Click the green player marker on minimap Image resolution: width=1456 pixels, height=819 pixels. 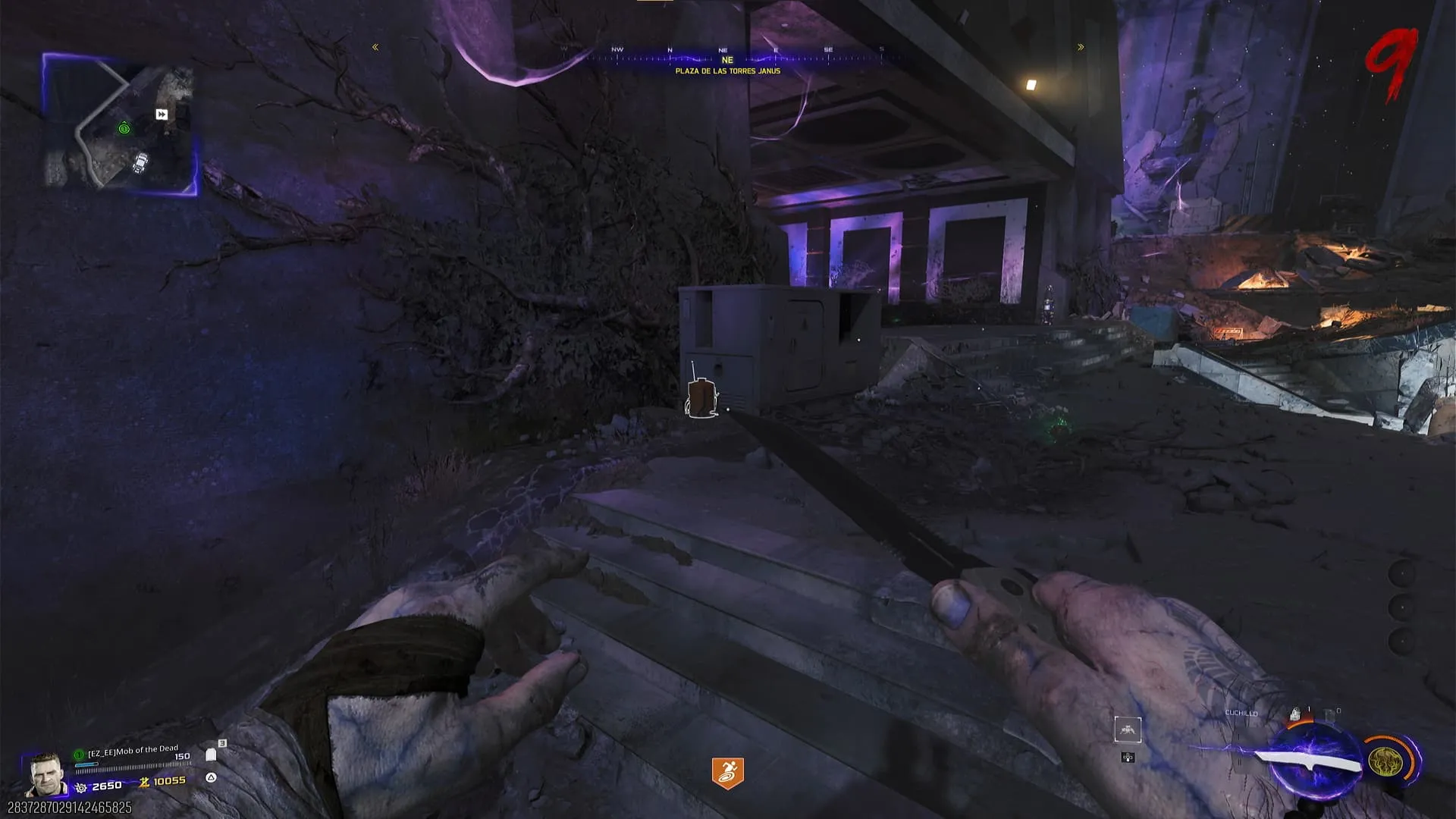click(x=124, y=129)
